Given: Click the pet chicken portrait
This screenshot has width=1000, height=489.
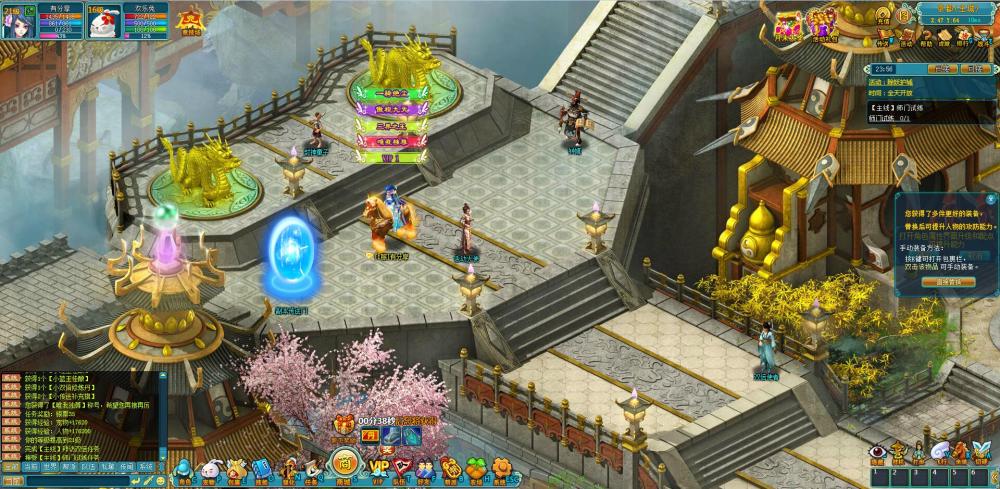Looking at the screenshot, I should click(105, 23).
